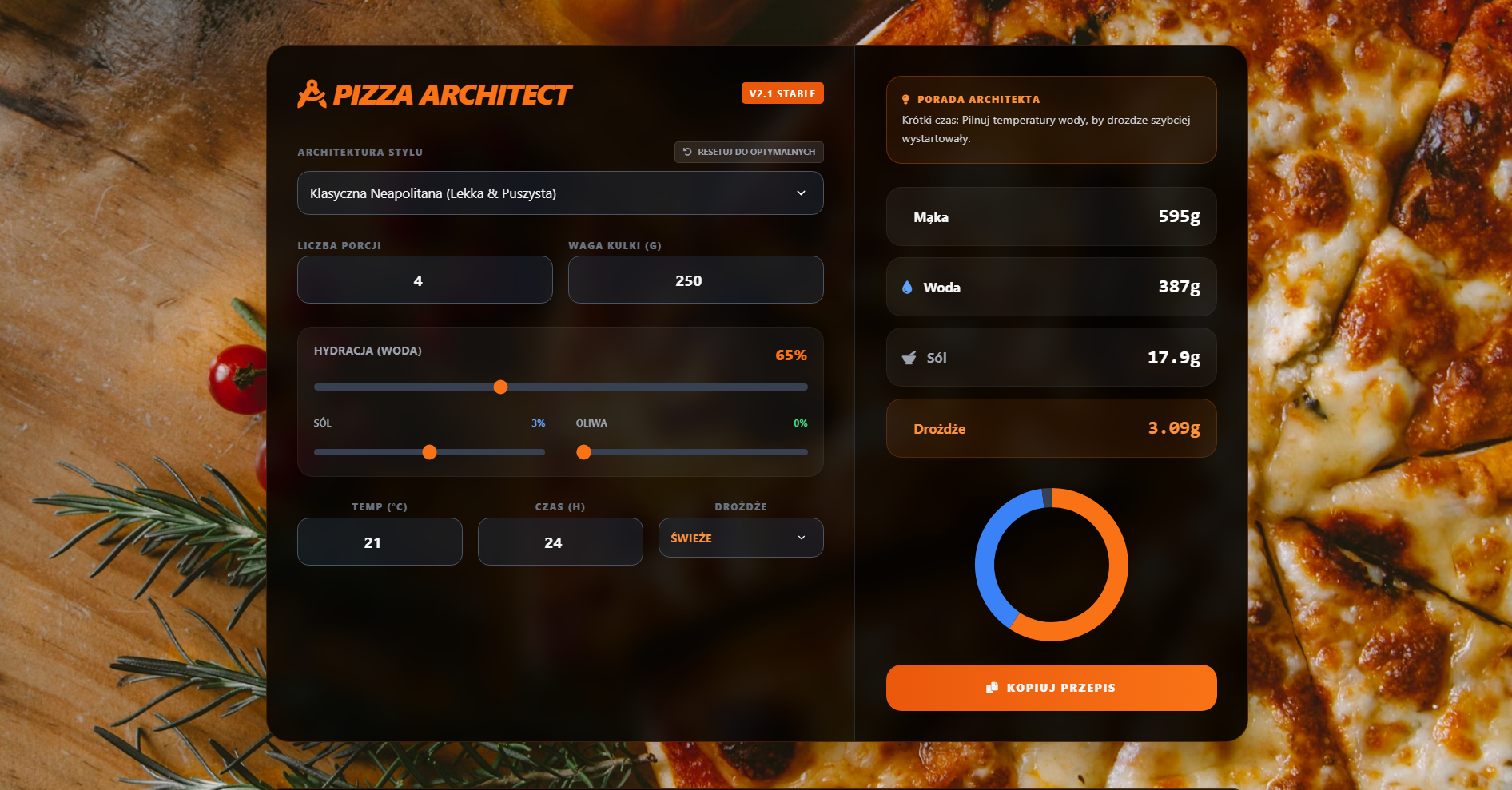Edit the Waga Kulki weight field
Viewport: 1512px width, 790px height.
point(695,280)
